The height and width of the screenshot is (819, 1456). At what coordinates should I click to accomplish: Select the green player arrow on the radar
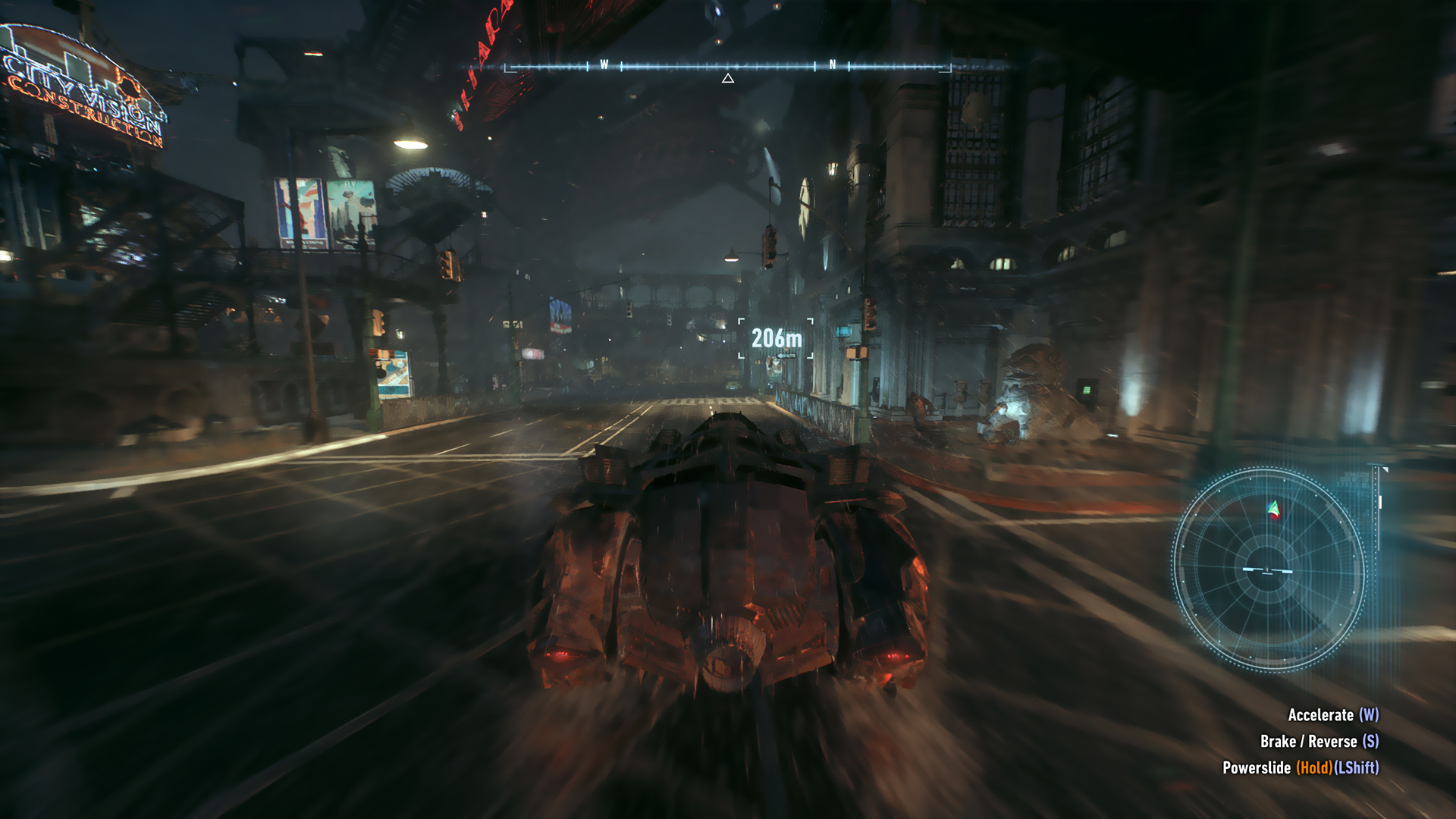point(1272,507)
